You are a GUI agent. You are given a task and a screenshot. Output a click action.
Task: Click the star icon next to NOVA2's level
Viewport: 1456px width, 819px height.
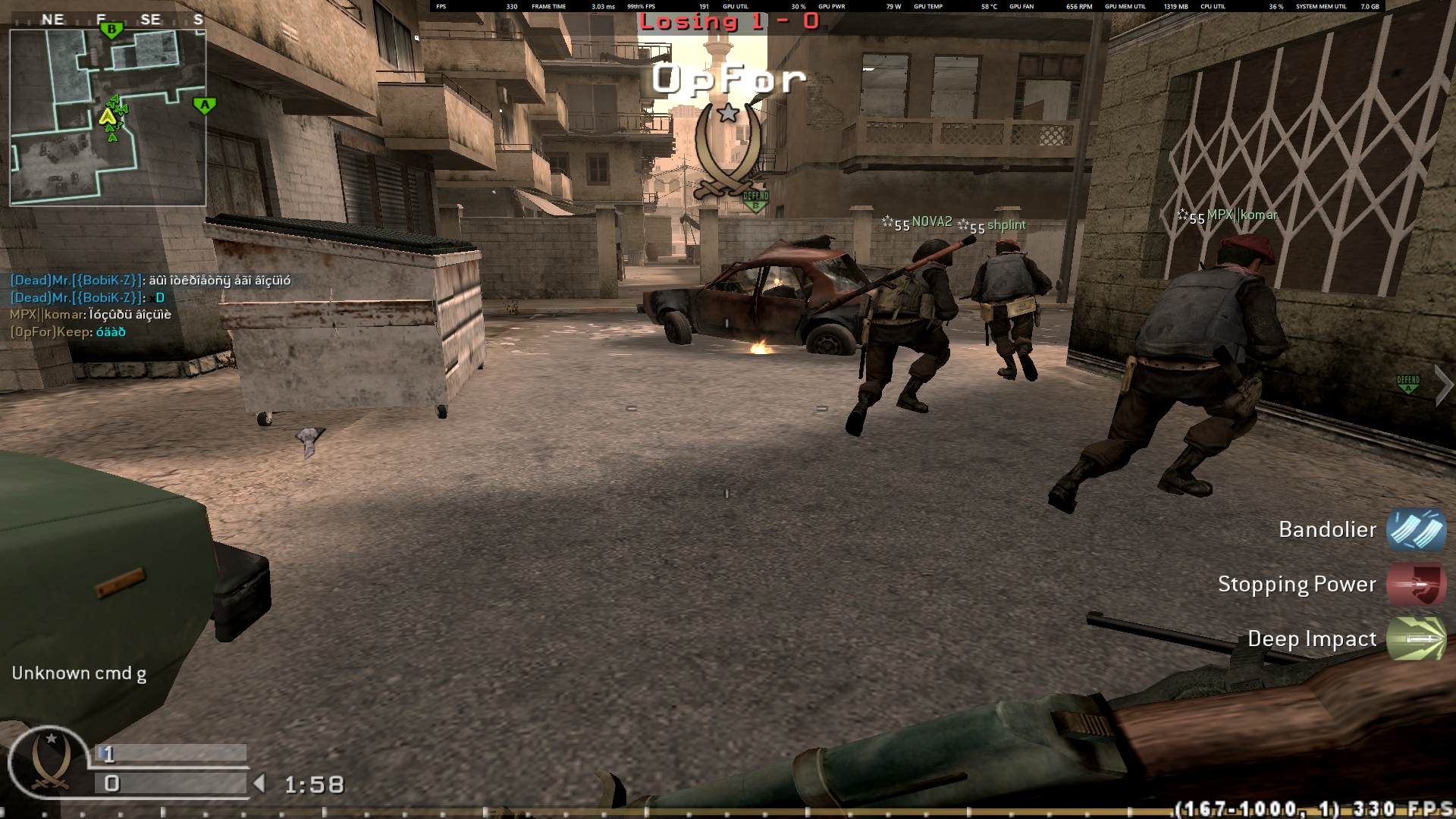pyautogui.click(x=888, y=223)
